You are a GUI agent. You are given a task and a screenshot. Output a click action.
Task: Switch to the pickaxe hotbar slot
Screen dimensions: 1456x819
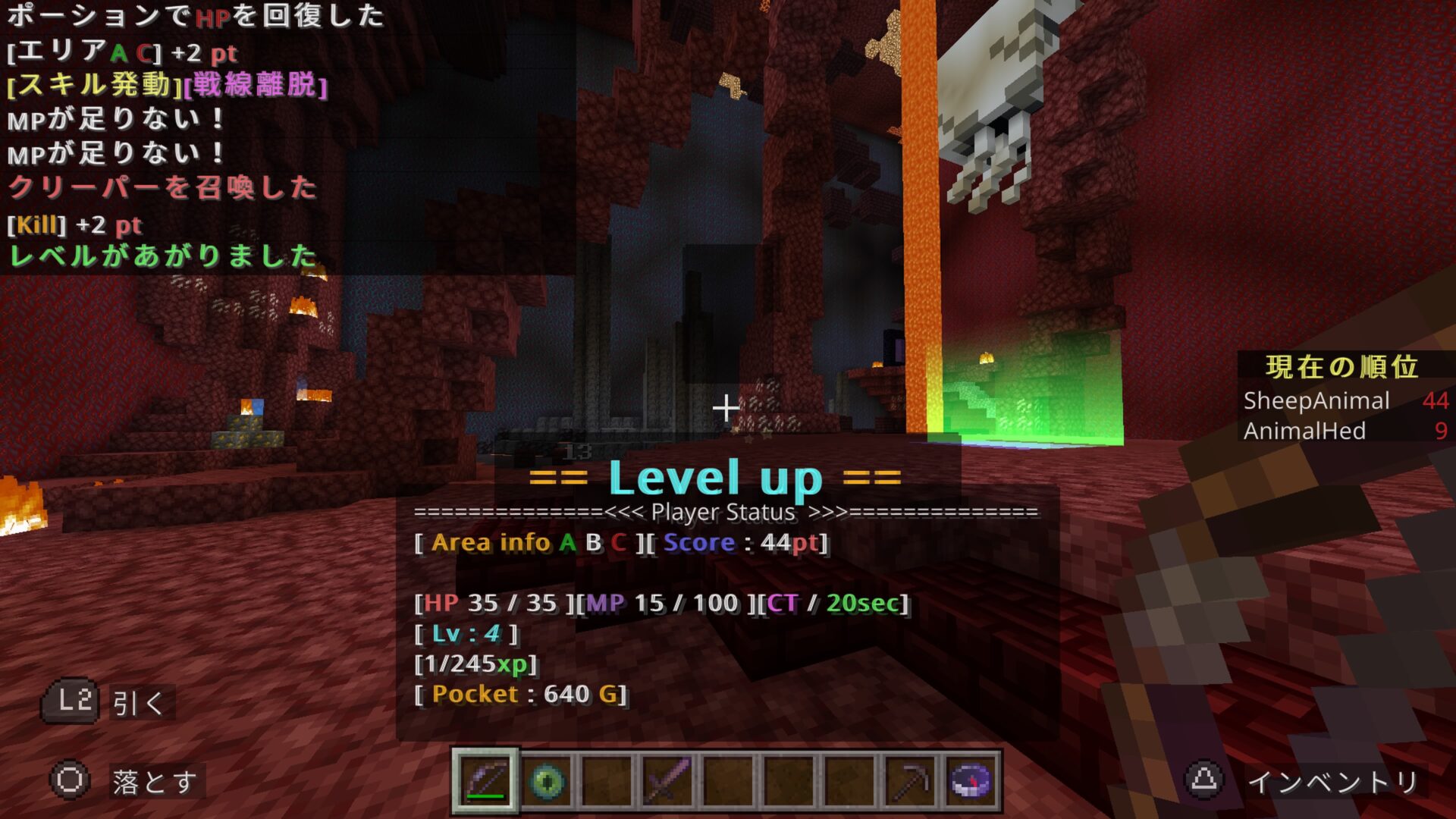[x=910, y=780]
